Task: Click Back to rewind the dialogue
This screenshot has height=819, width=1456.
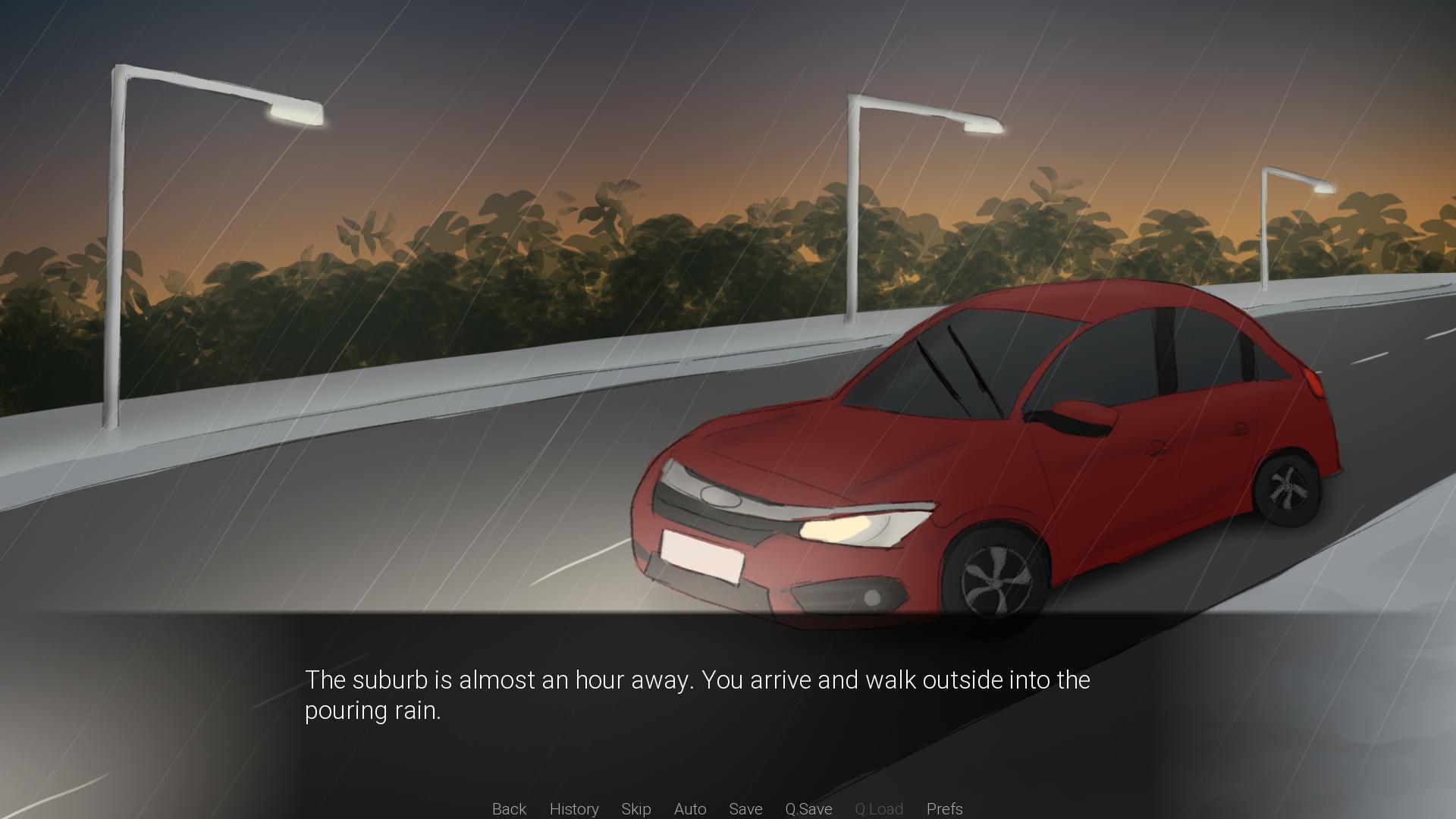Action: click(509, 809)
